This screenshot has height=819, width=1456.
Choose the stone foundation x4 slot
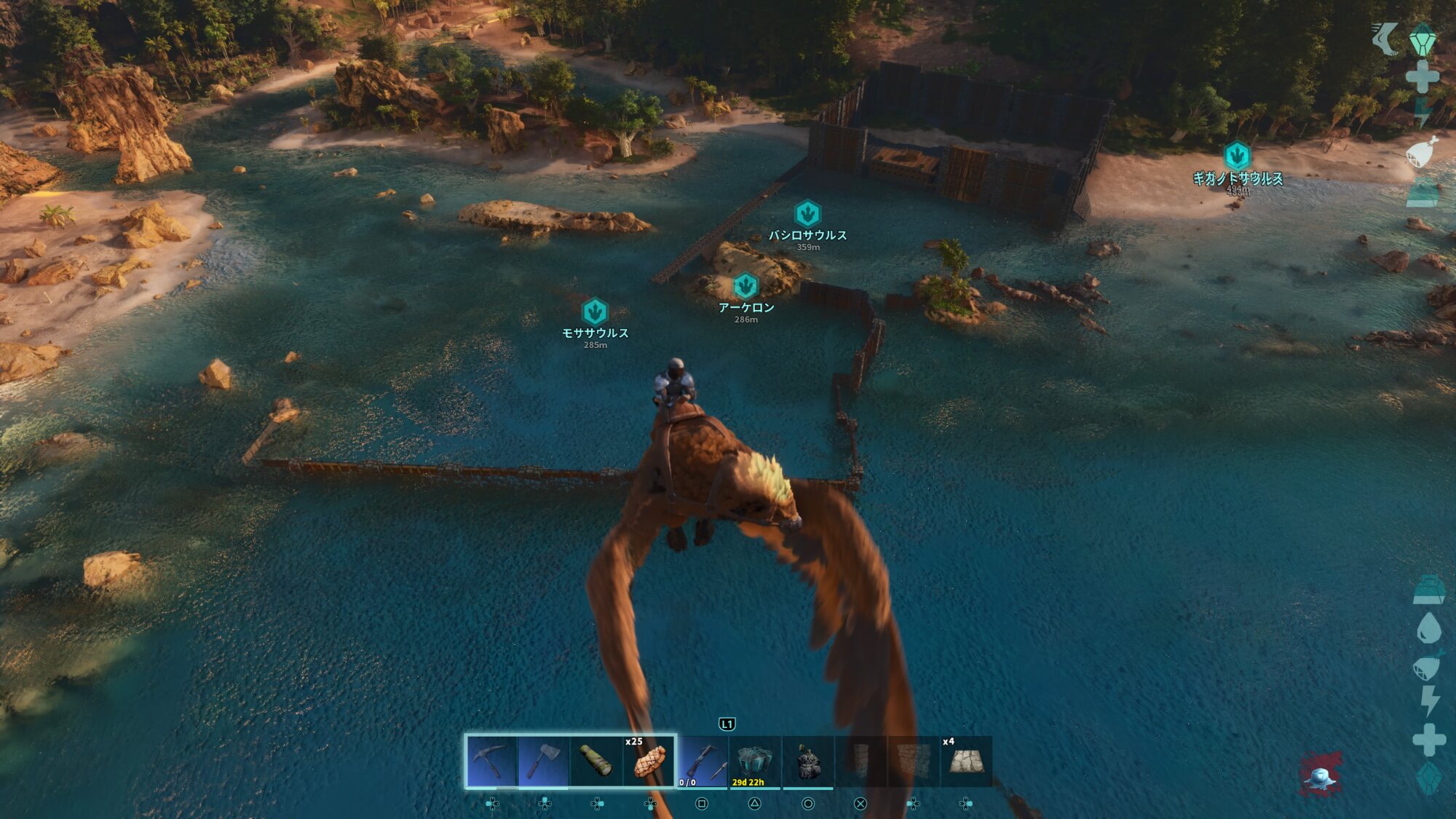tap(966, 761)
